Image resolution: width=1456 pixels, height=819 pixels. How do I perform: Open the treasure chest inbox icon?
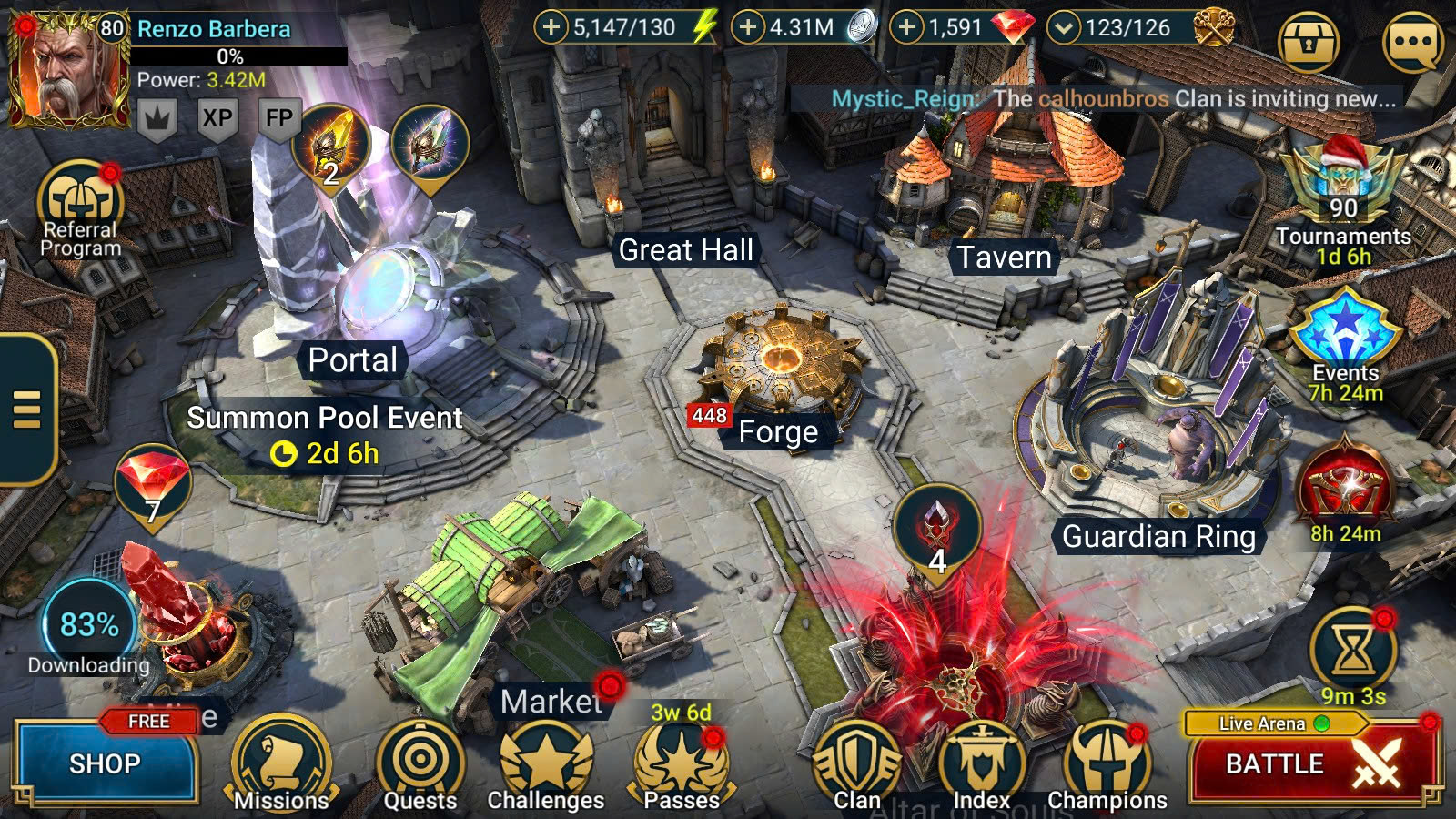point(1309,42)
